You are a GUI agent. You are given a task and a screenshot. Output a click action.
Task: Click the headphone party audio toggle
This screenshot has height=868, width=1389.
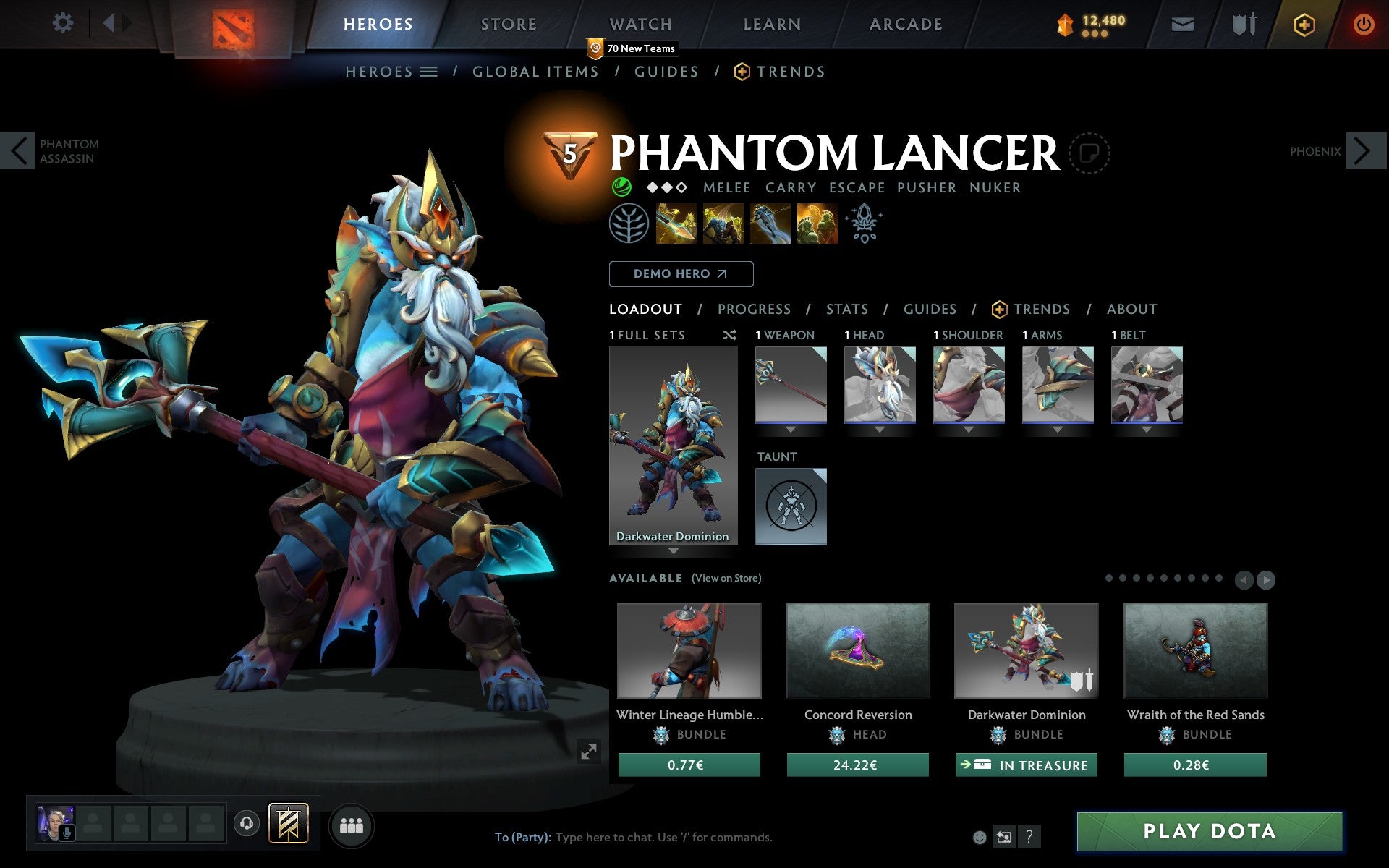246,824
